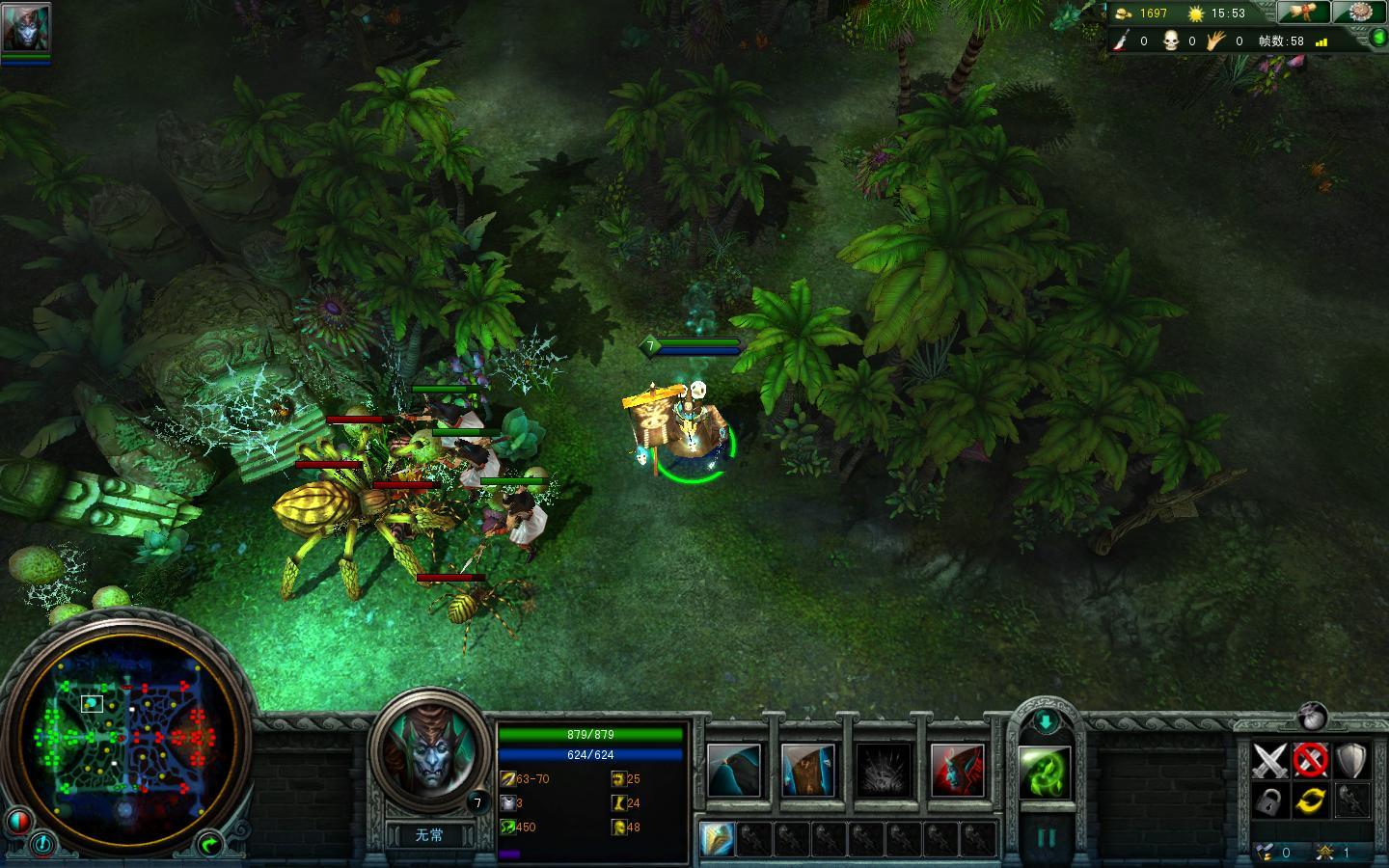Toggle the no-attack stop command
The width and height of the screenshot is (1389, 868).
[1309, 759]
